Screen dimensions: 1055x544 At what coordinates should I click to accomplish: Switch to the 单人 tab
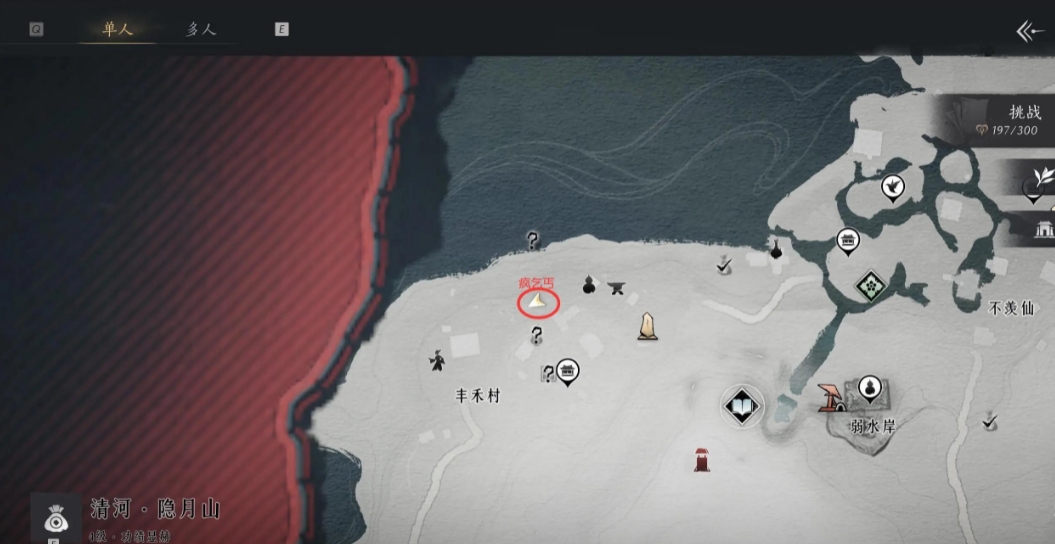point(116,29)
